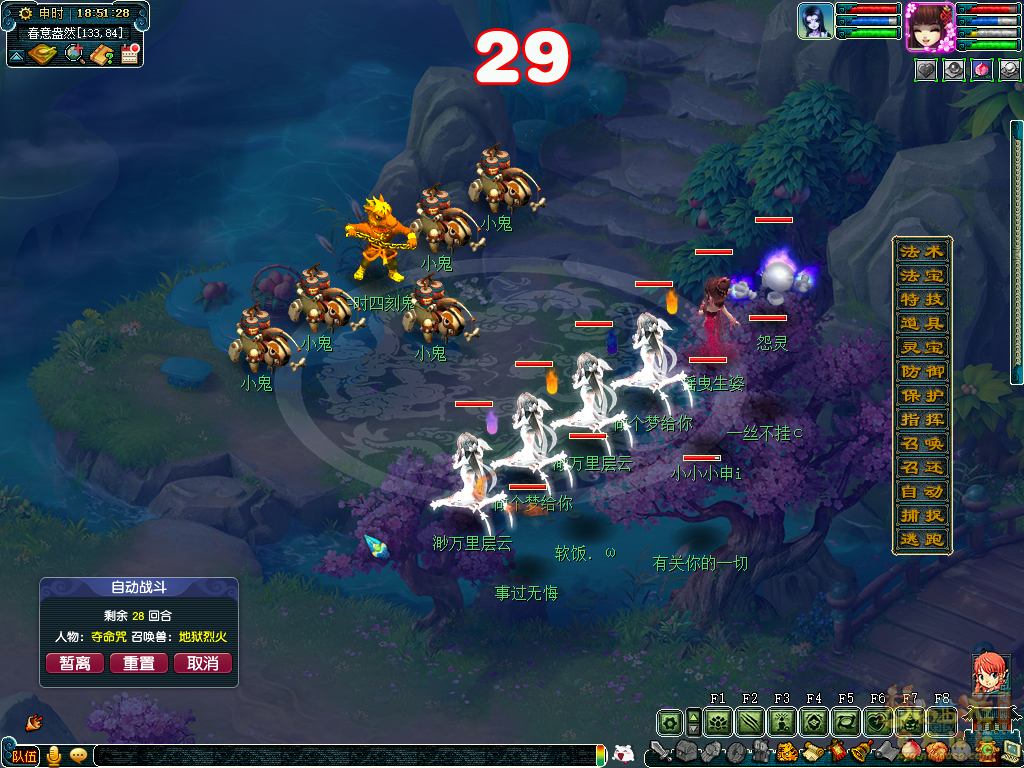The width and height of the screenshot is (1024, 768).
Task: Toggle the golden microphone voice button
Action: (54, 755)
